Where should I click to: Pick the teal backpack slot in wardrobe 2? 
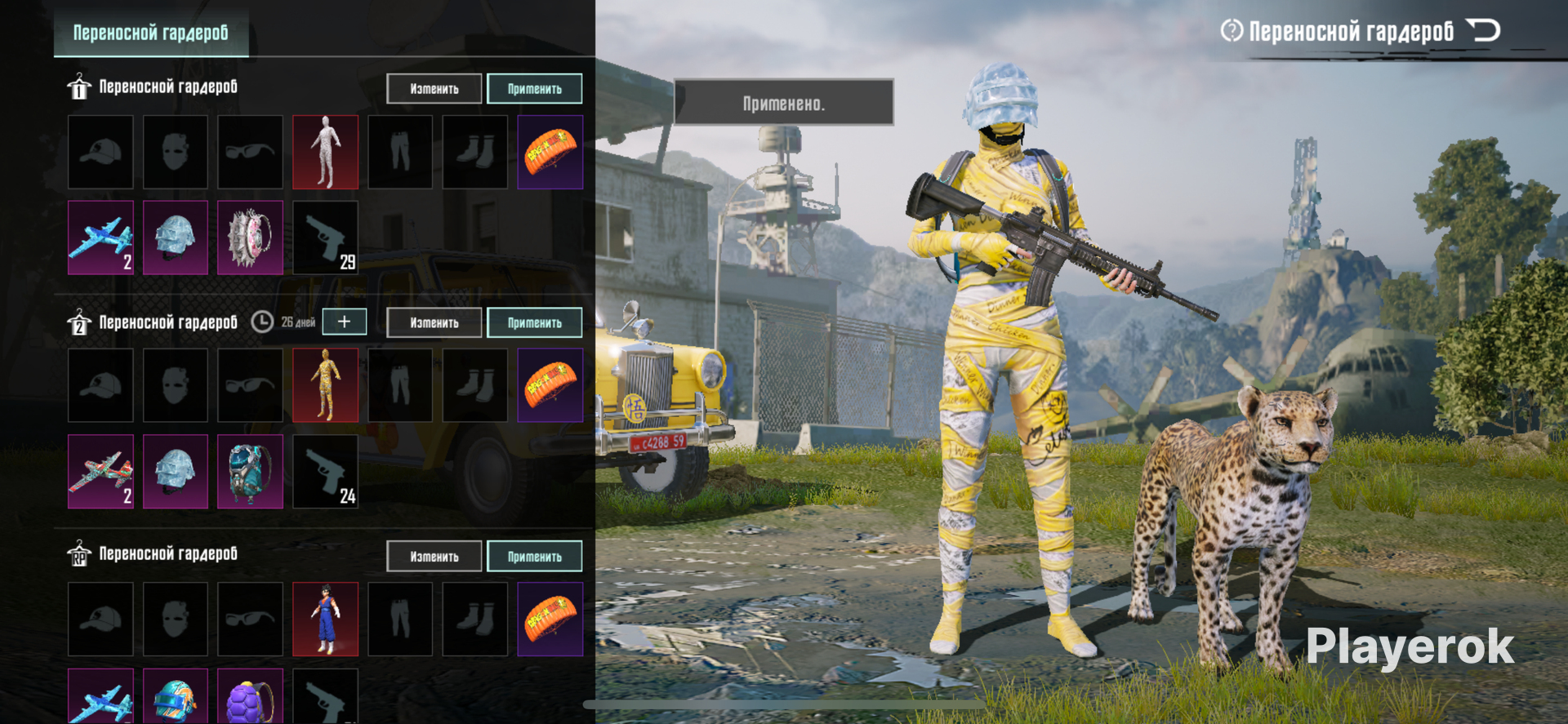pos(250,472)
